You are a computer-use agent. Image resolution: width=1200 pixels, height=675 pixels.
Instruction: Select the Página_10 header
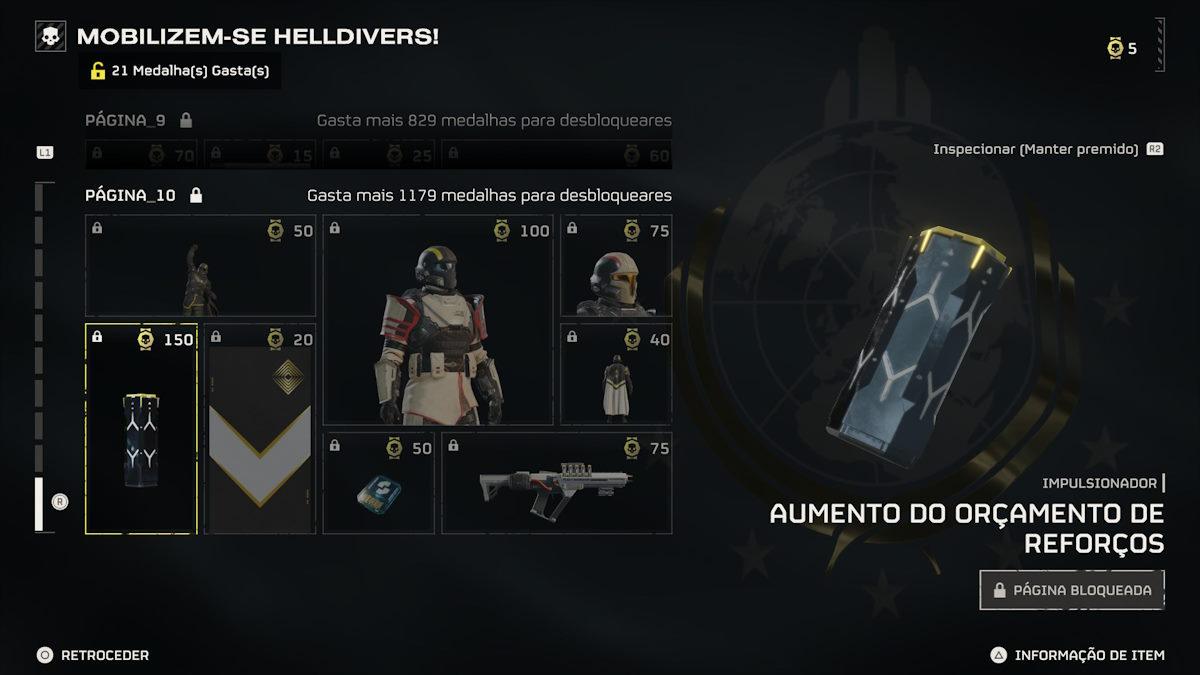131,195
